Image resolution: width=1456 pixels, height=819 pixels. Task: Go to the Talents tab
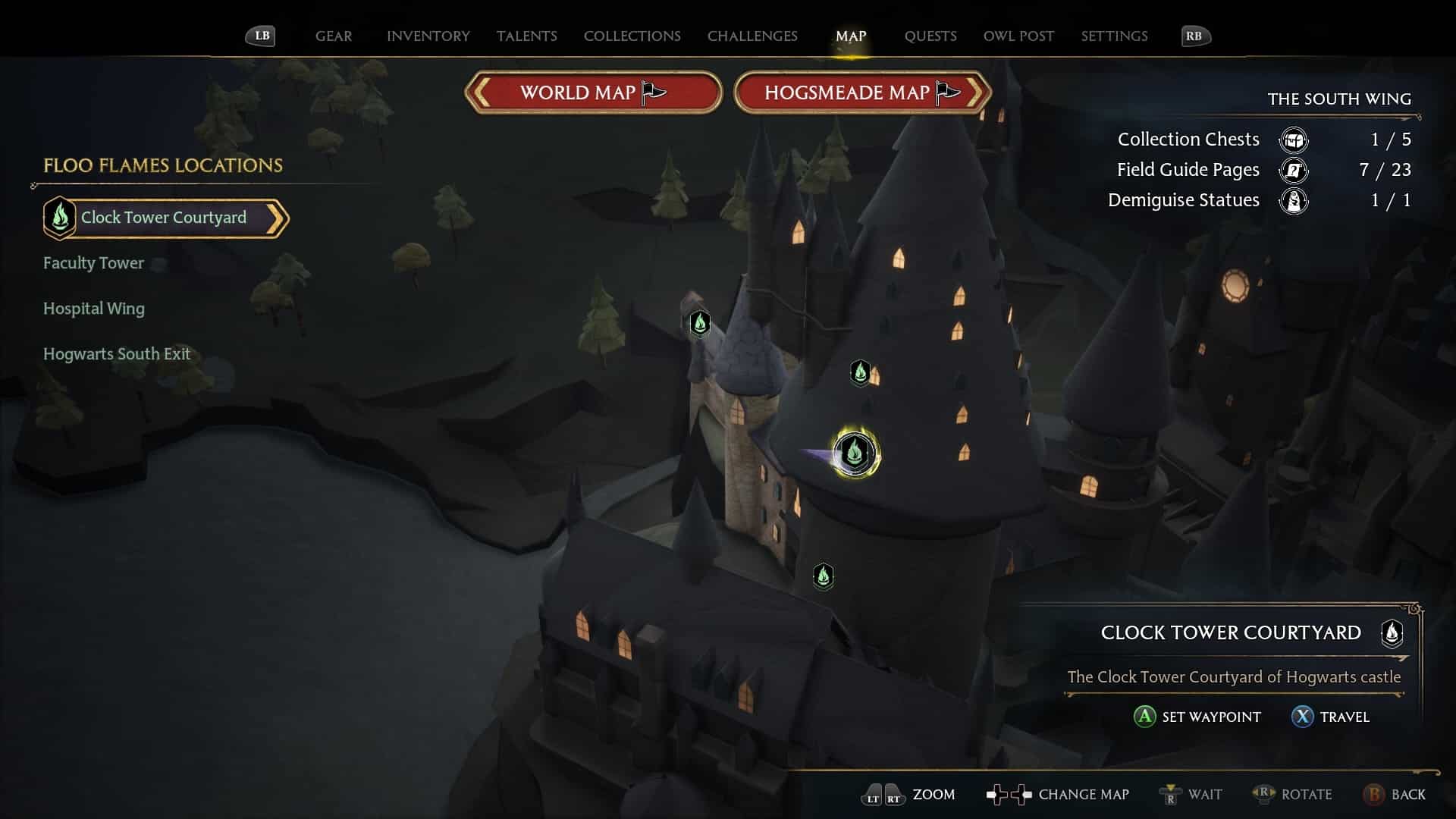click(526, 36)
